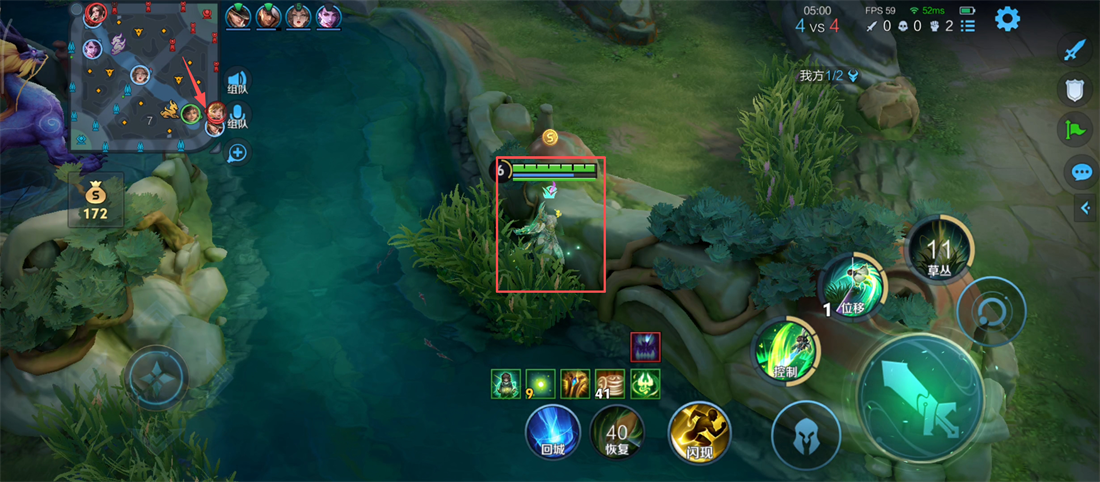This screenshot has width=1100, height=482.
Task: Open the shop via the 172 gold pouch
Action: click(x=96, y=200)
